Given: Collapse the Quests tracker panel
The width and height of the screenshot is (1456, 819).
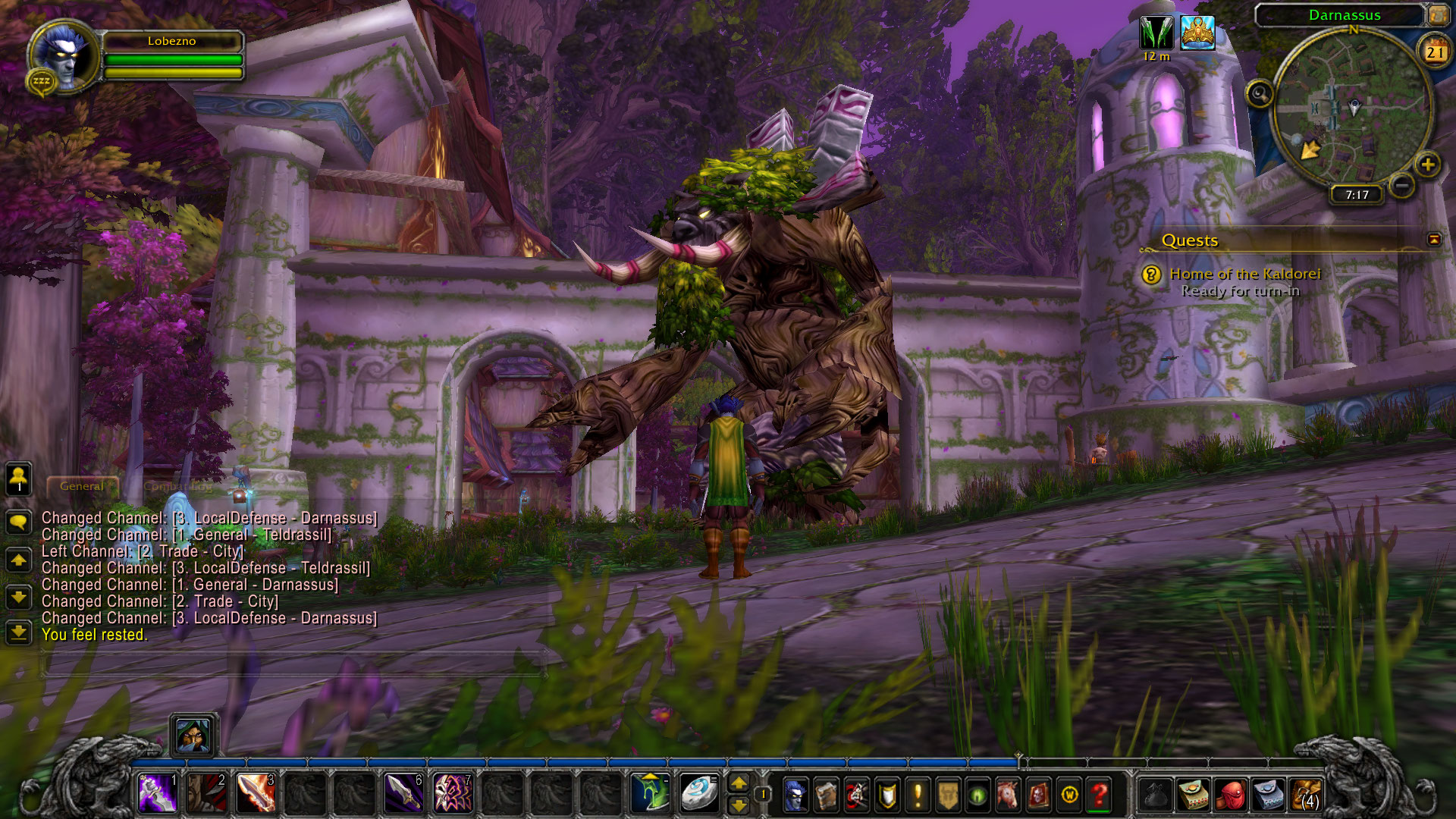Looking at the screenshot, I should tap(1434, 240).
